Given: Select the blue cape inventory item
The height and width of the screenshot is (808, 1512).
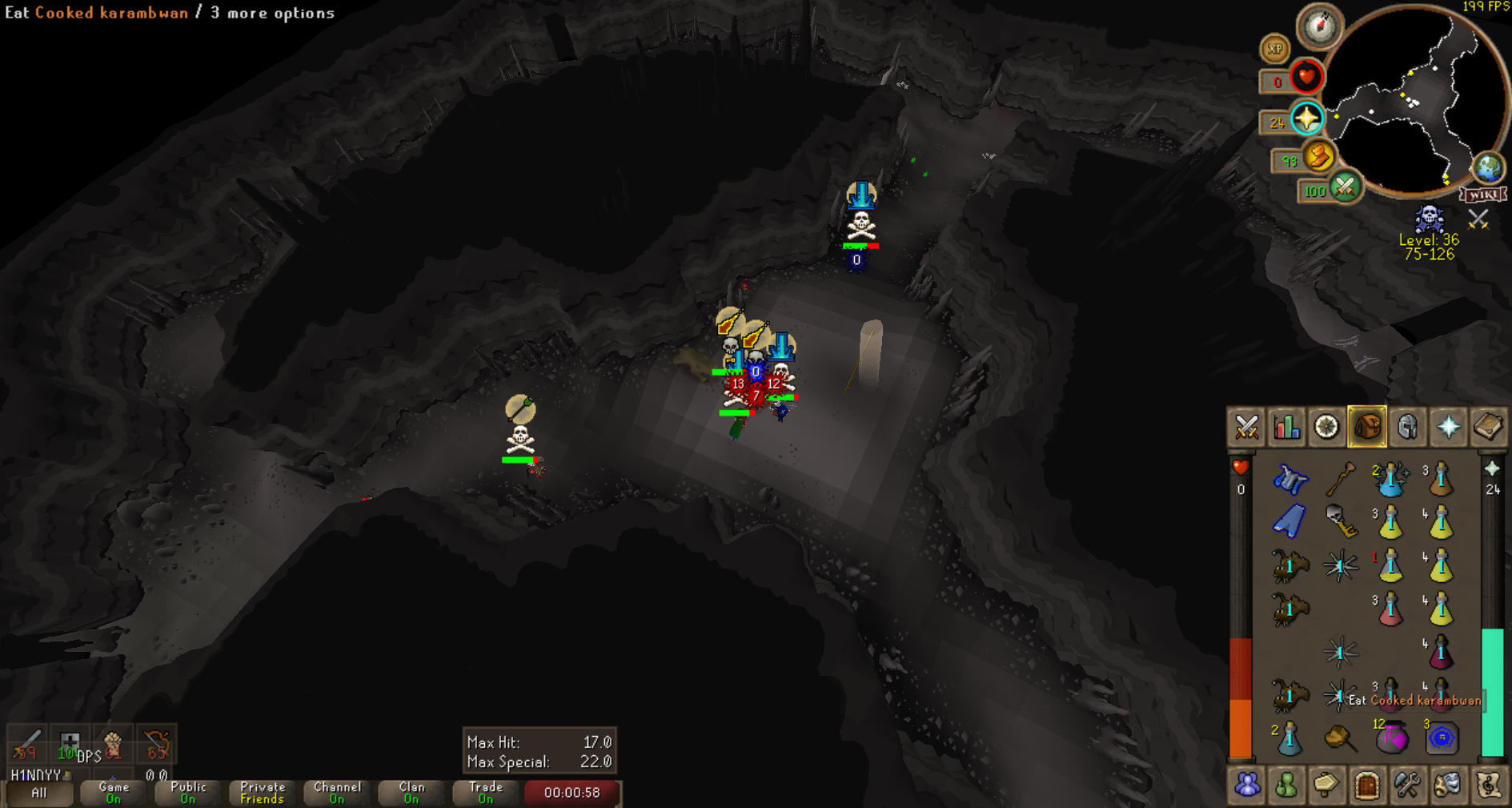Looking at the screenshot, I should point(1289,522).
